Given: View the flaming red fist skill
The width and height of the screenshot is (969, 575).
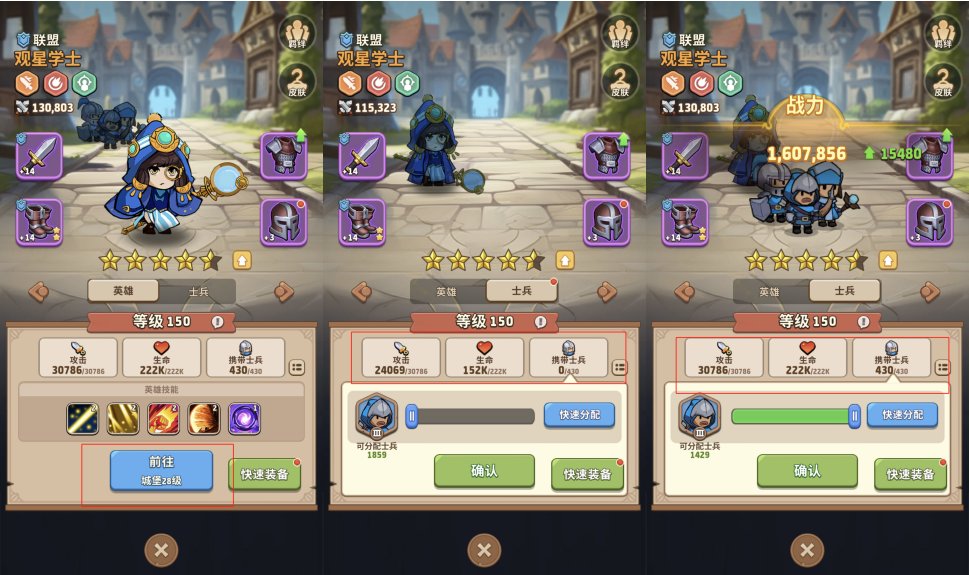Looking at the screenshot, I should click(163, 418).
